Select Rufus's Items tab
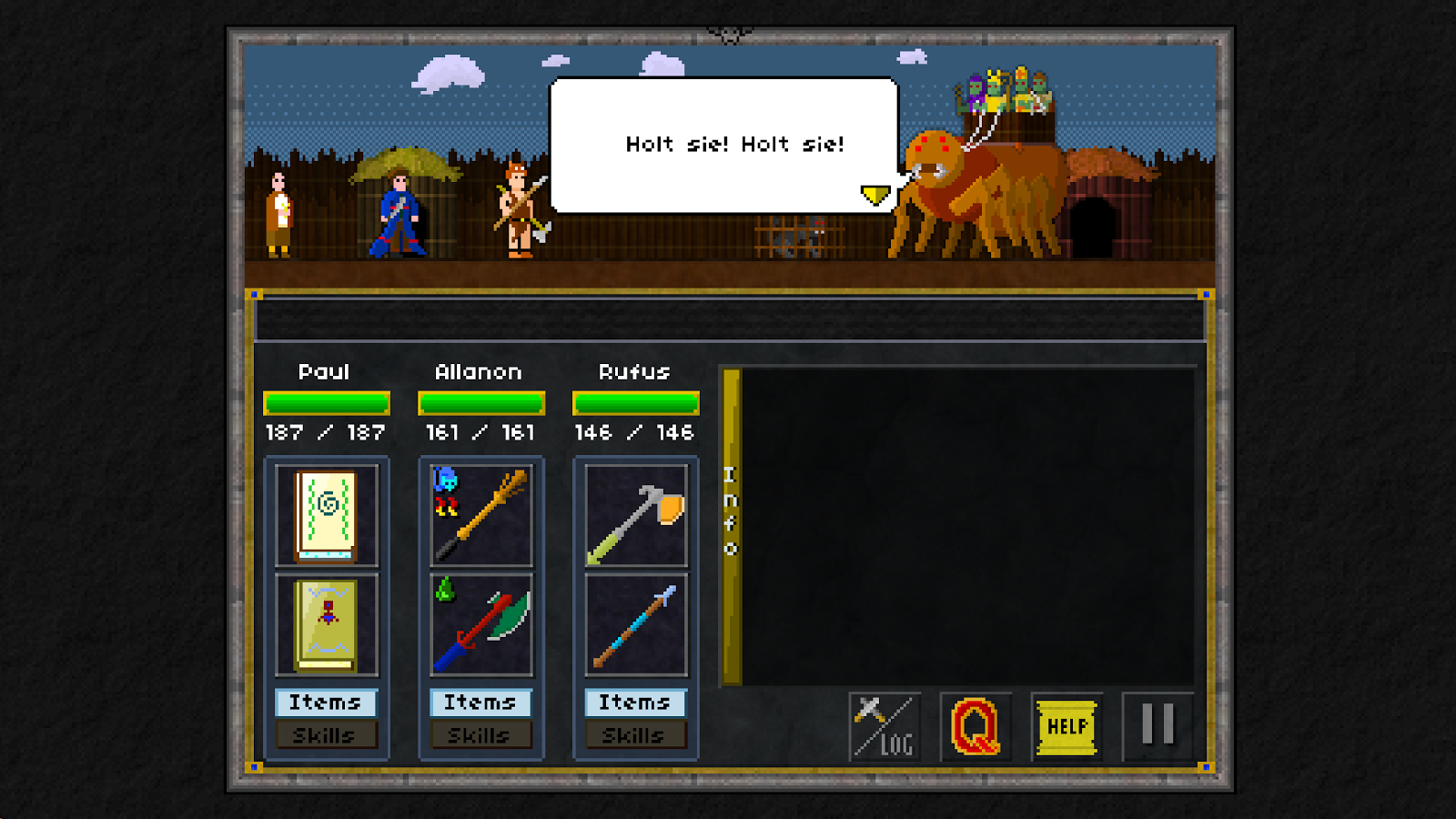Viewport: 1456px width, 819px height. coord(635,702)
